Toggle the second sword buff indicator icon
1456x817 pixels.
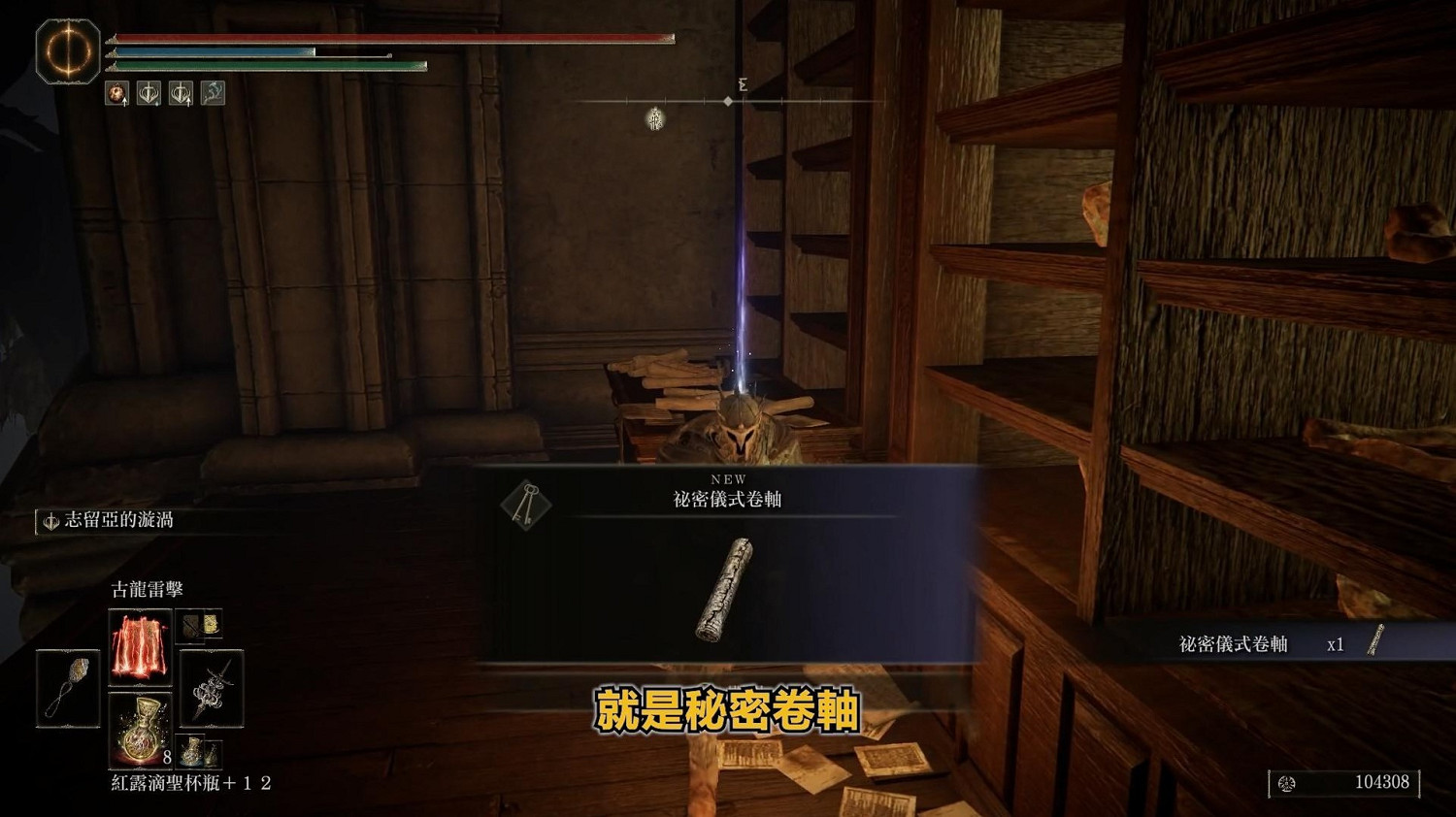[180, 93]
